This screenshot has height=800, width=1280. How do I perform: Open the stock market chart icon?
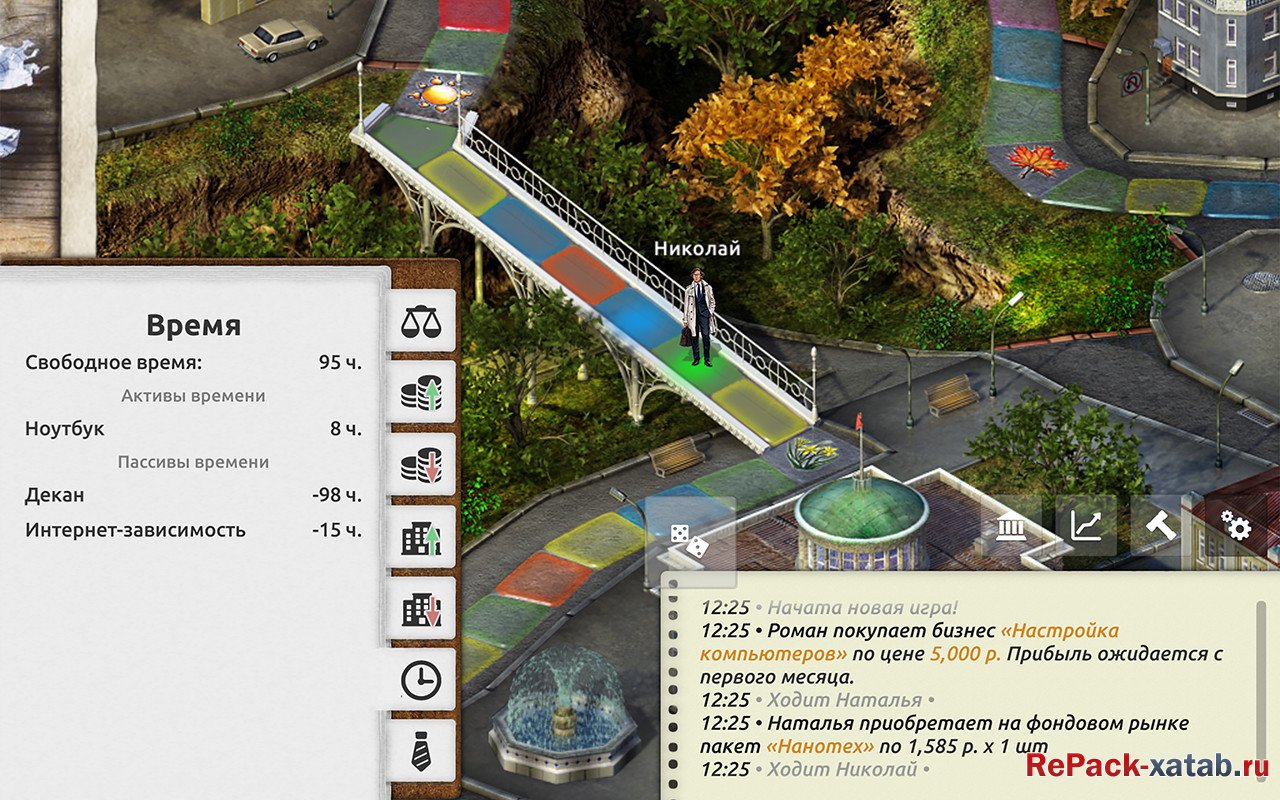pyautogui.click(x=1088, y=525)
